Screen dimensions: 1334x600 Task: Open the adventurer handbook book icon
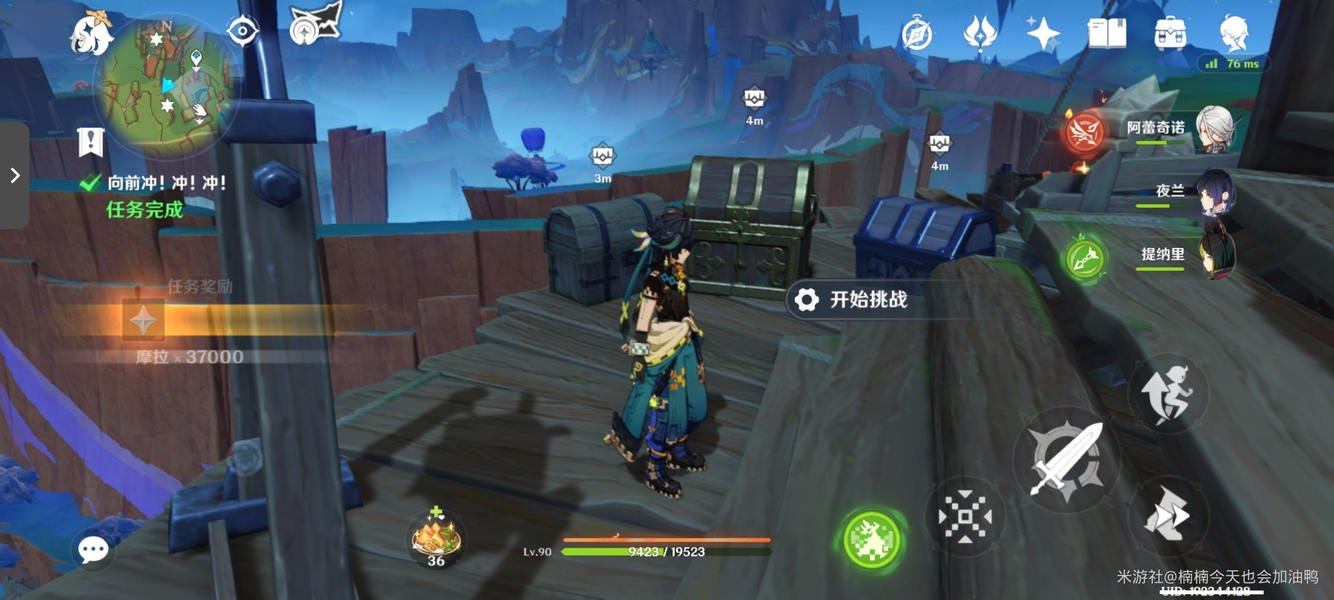pyautogui.click(x=1107, y=34)
